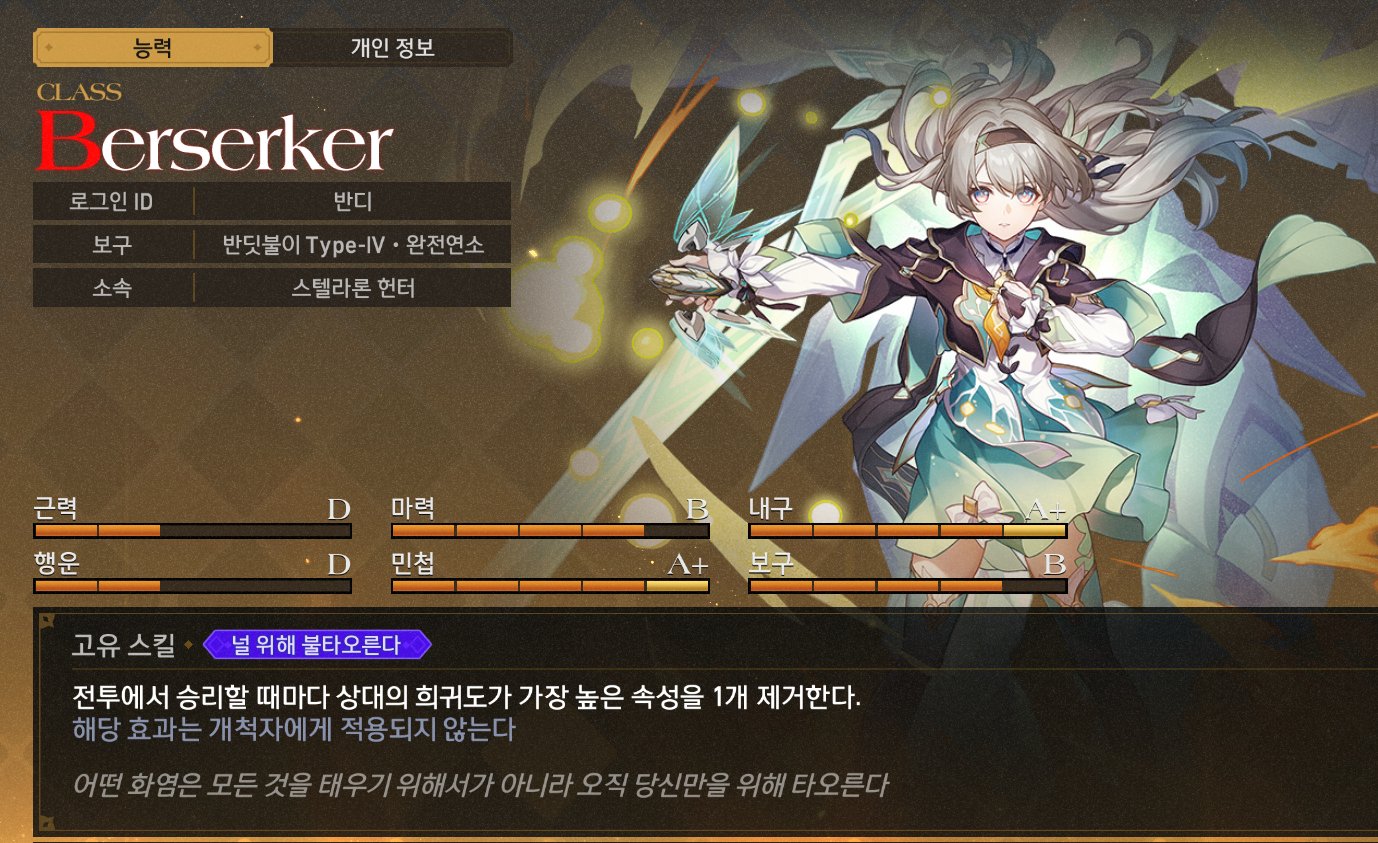
Task: Select the 널 위해 불타오른다 skill tag
Action: point(317,645)
